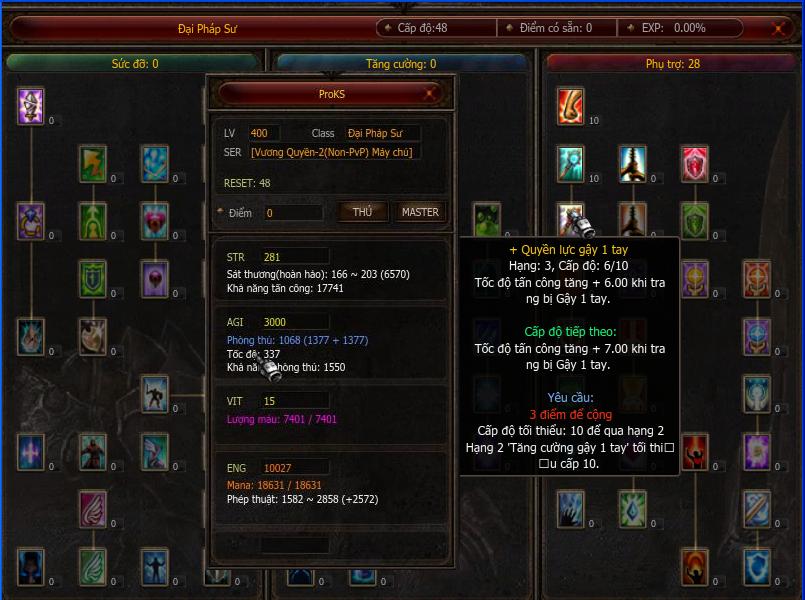Choose the first Phụ trợ skill at level 10
The width and height of the screenshot is (805, 600).
tap(571, 105)
